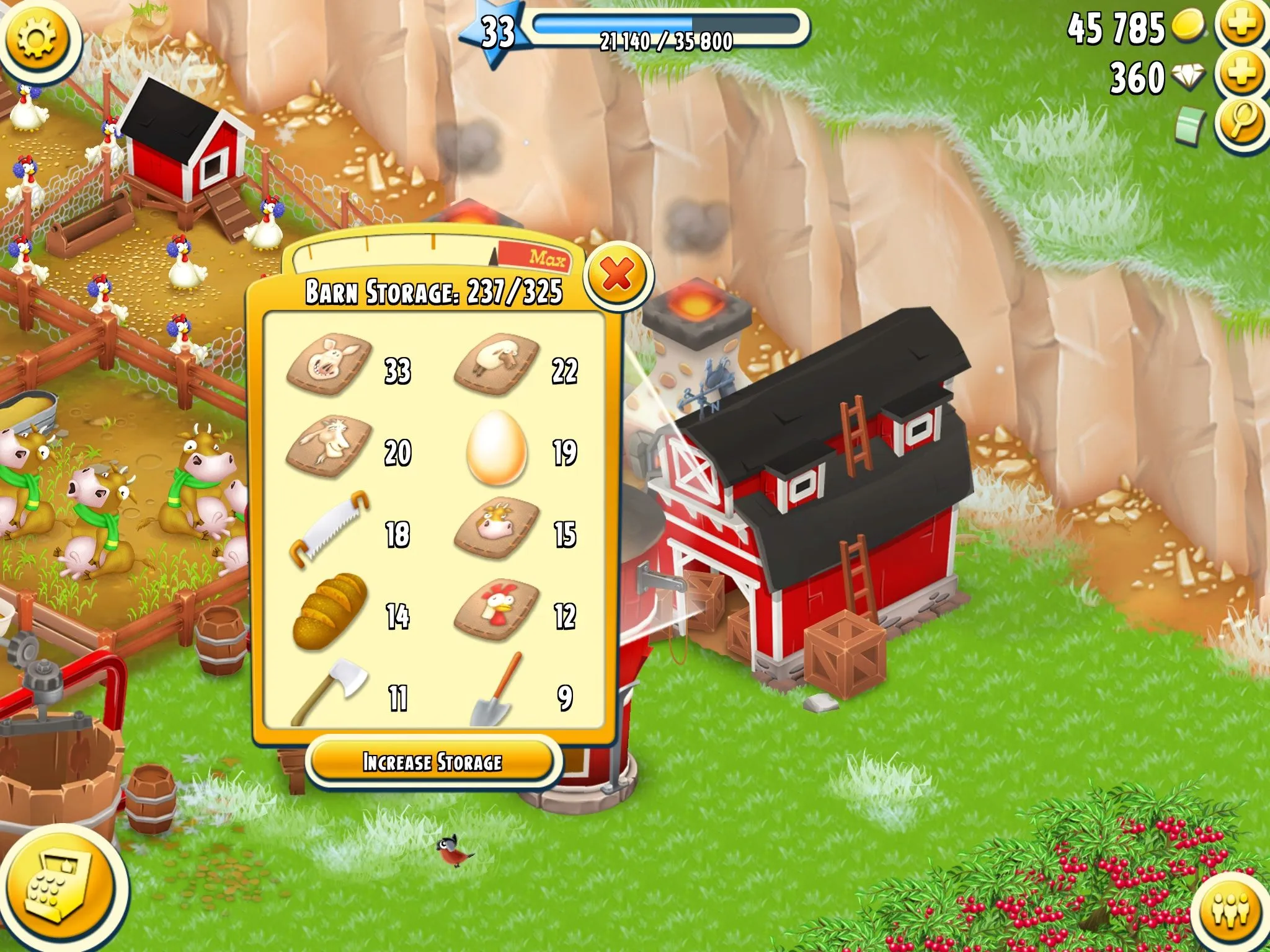The width and height of the screenshot is (1270, 952).
Task: Choose the bread loaf item
Action: pos(330,612)
